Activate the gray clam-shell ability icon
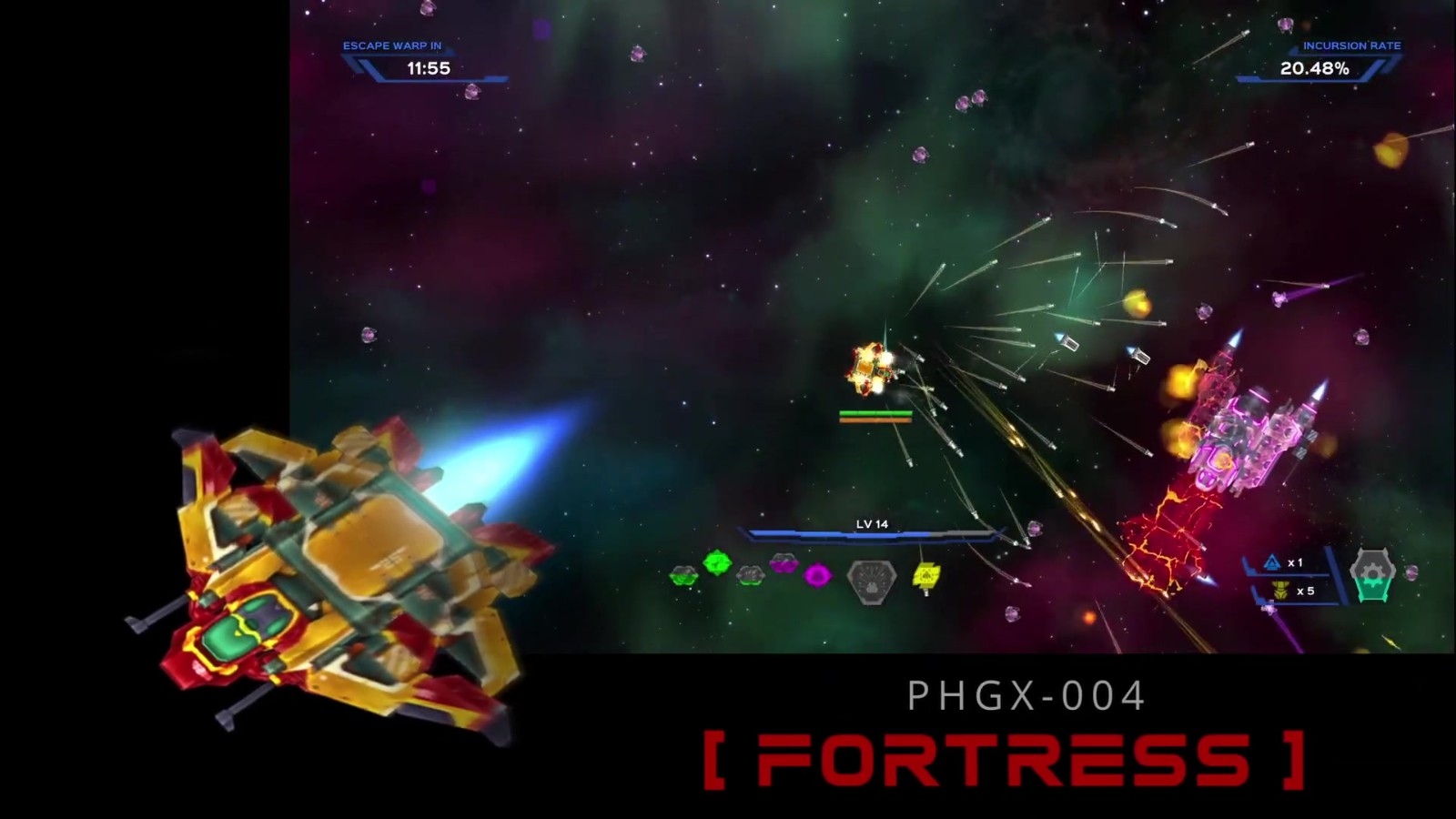Image resolution: width=1456 pixels, height=819 pixels. pos(750,575)
